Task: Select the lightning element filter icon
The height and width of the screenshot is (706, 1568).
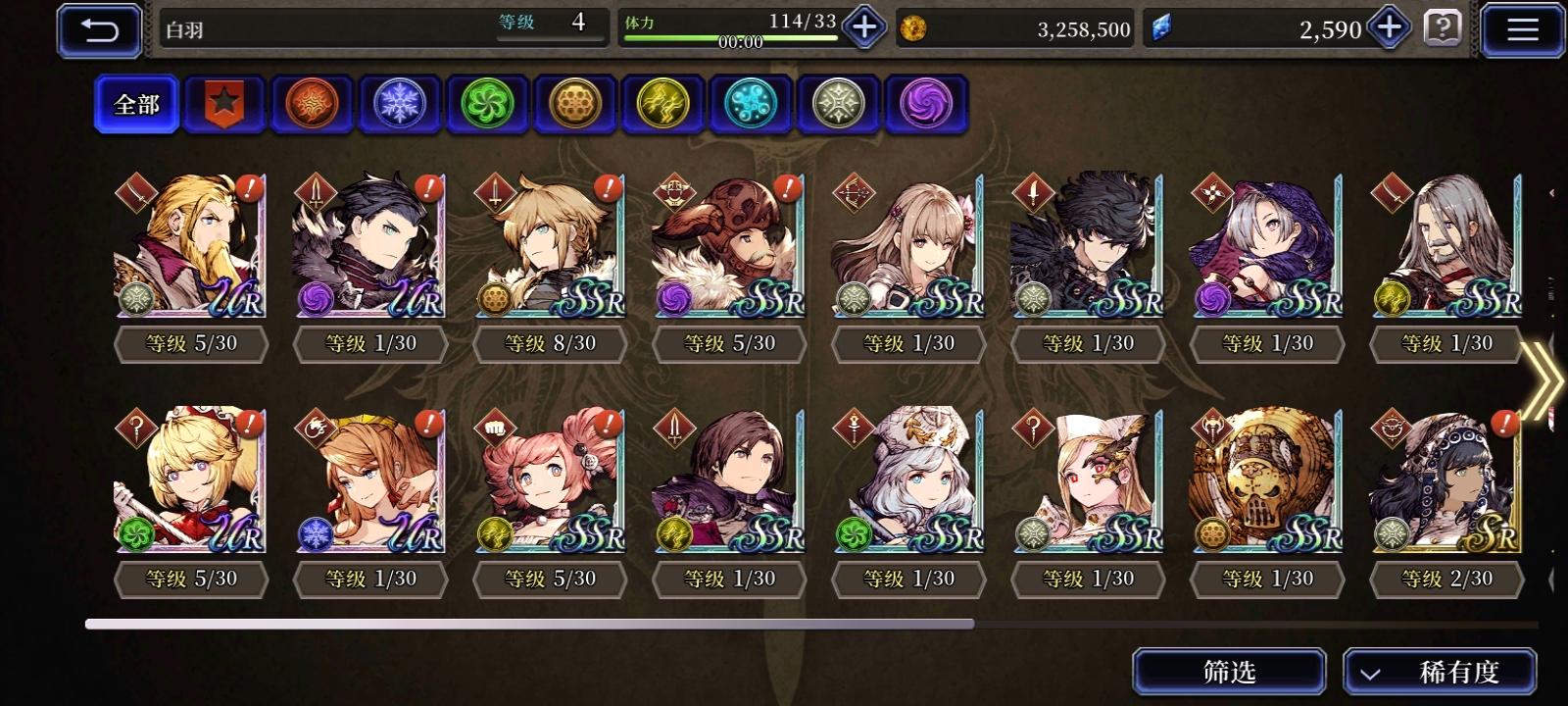Action: 660,103
